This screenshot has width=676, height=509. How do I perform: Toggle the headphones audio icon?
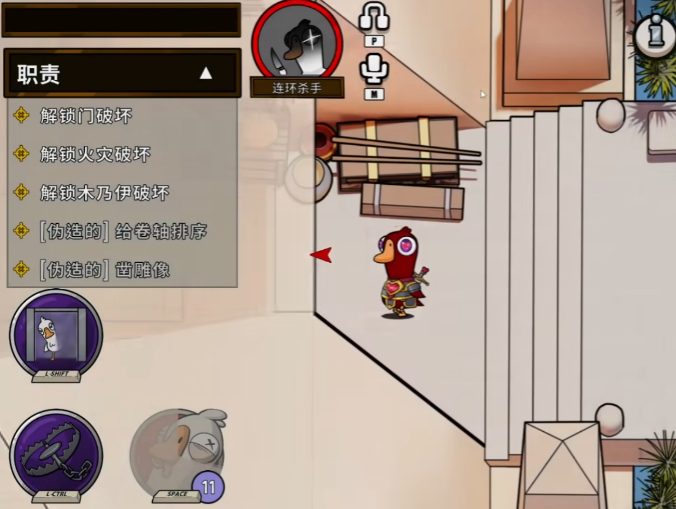374,18
